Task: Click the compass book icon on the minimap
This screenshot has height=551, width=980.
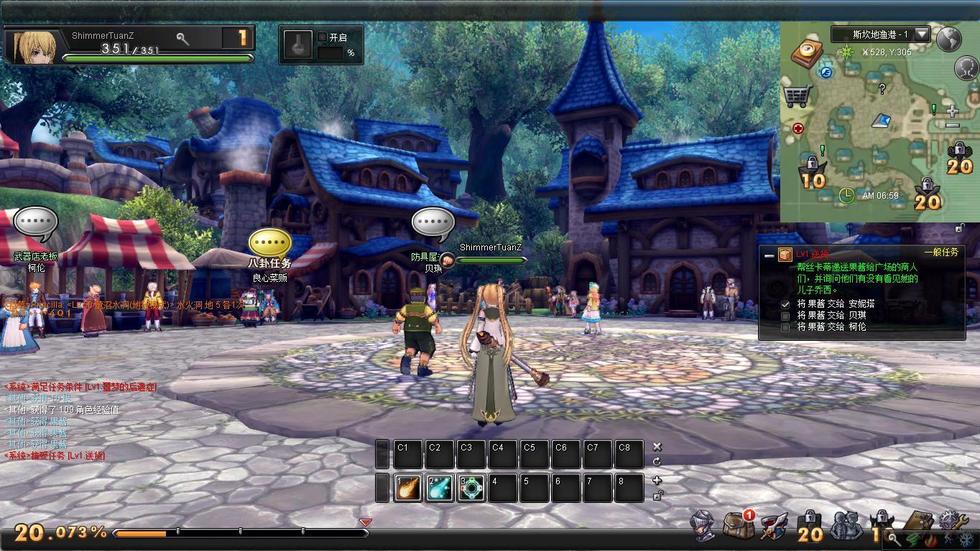Action: pos(806,54)
